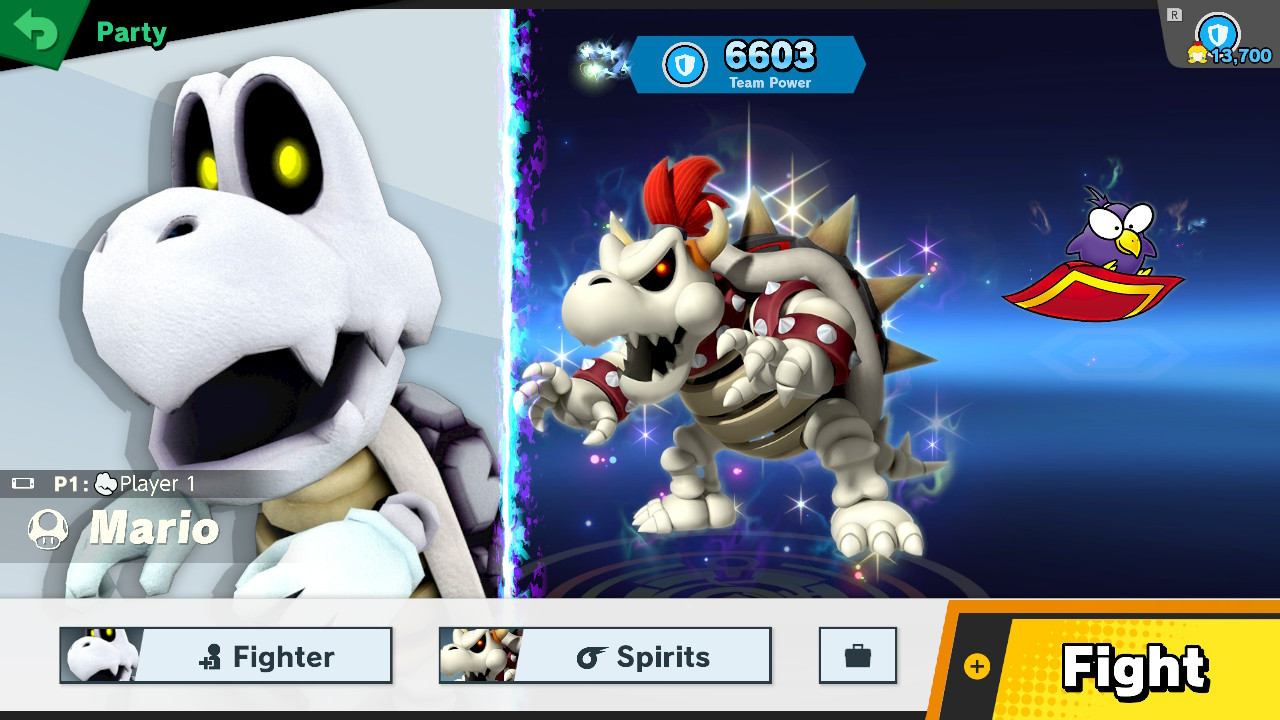The width and height of the screenshot is (1280, 720).
Task: Click the Peach head icon near the SP total
Action: [1196, 53]
